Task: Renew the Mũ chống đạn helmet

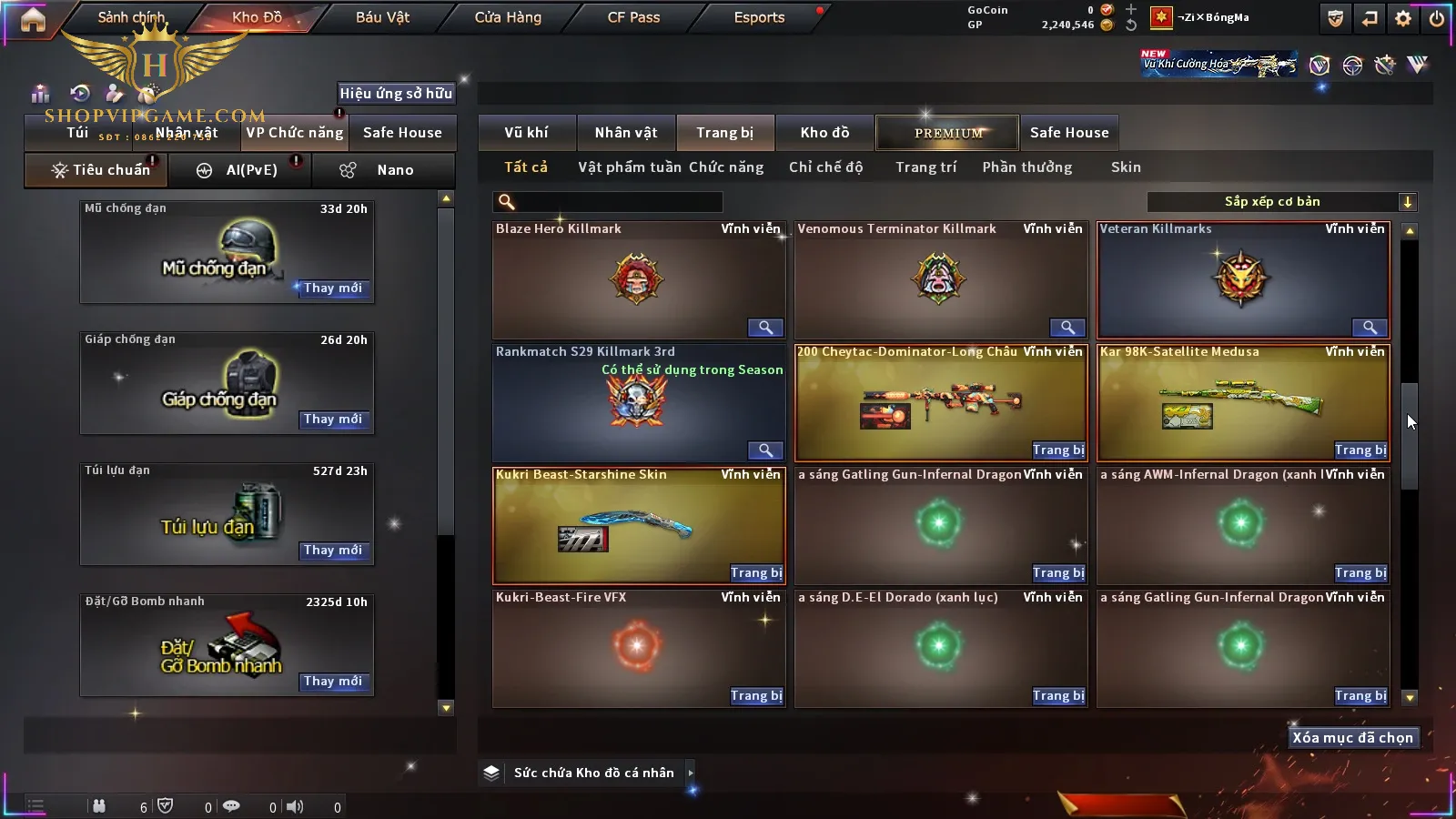Action: [x=333, y=288]
